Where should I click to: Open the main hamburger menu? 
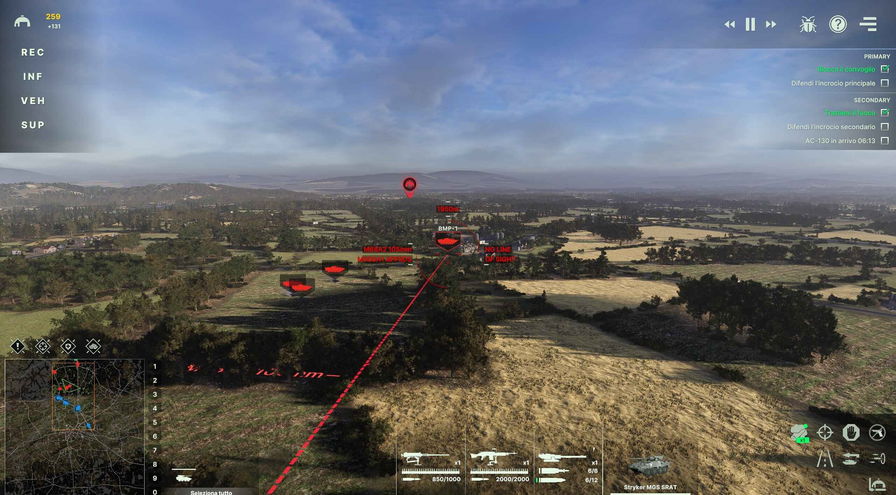tap(868, 24)
